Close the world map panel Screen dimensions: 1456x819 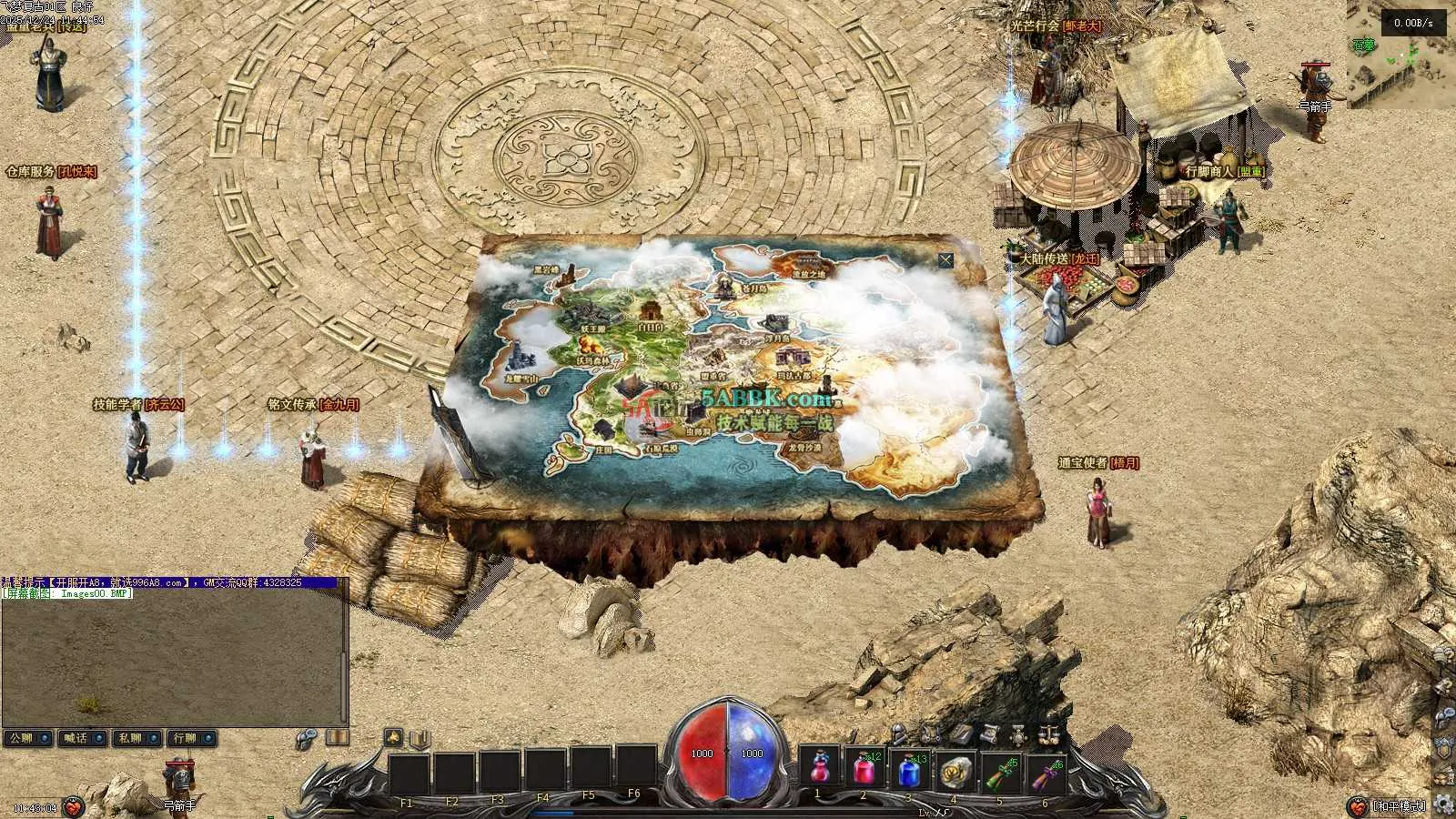(x=945, y=260)
